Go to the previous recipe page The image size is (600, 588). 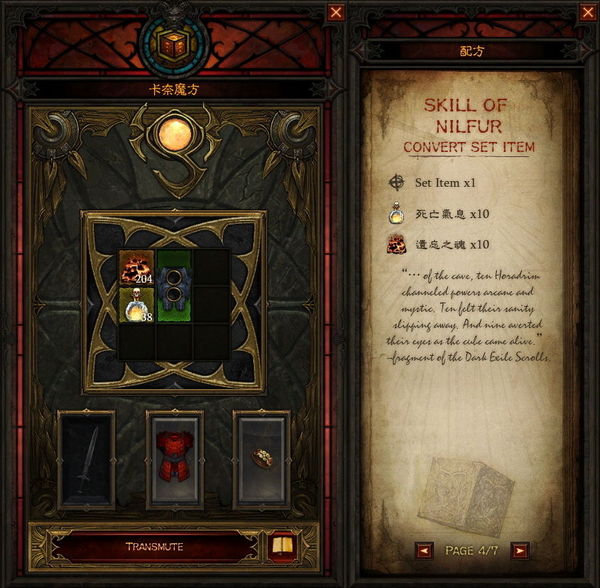tap(424, 550)
